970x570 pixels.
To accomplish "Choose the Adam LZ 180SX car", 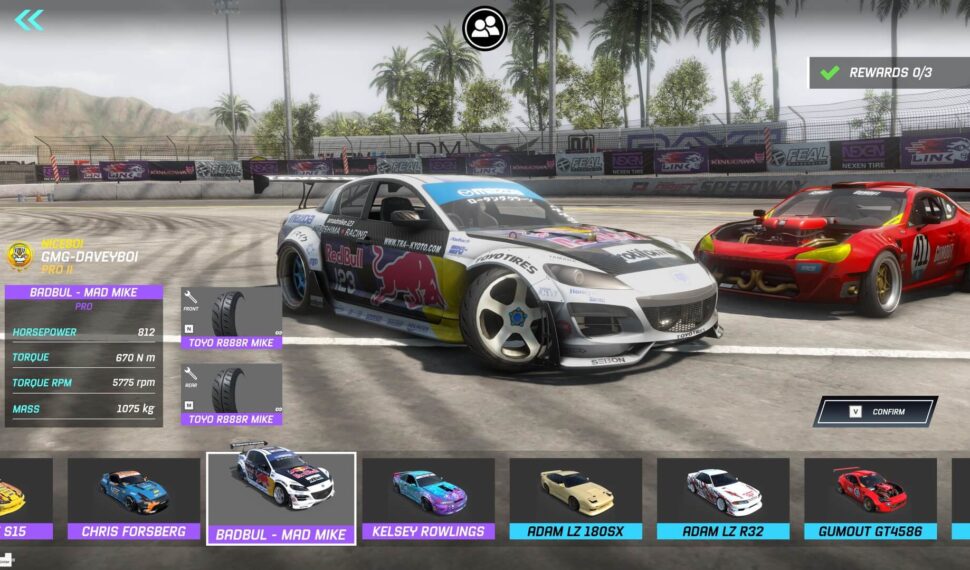I will click(575, 499).
